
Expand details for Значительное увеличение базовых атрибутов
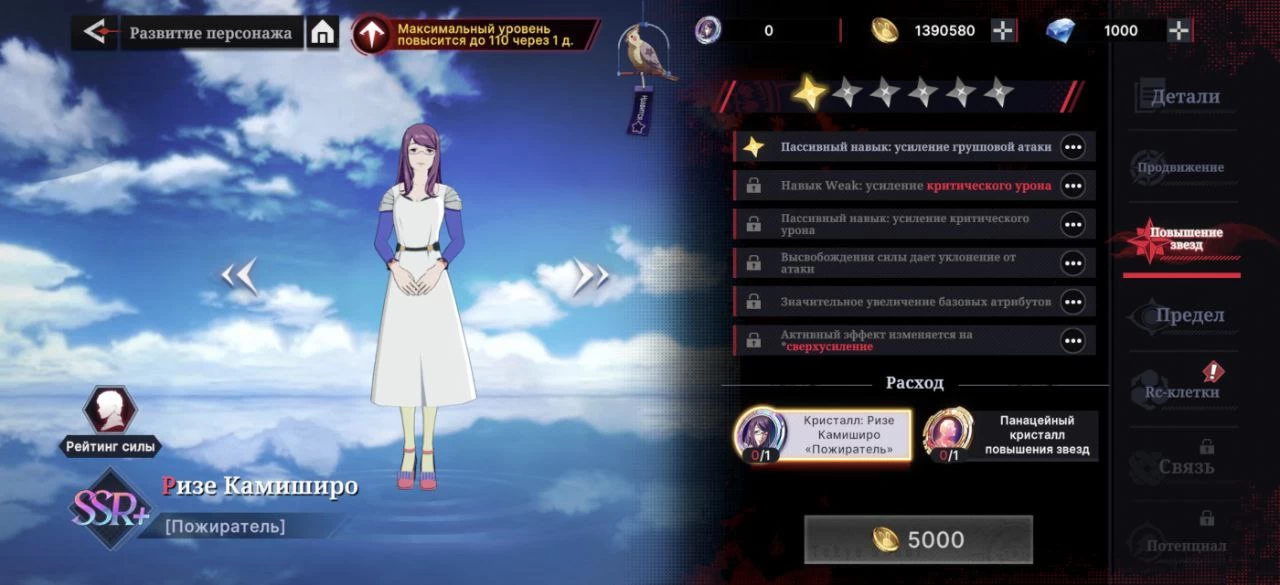[1073, 302]
